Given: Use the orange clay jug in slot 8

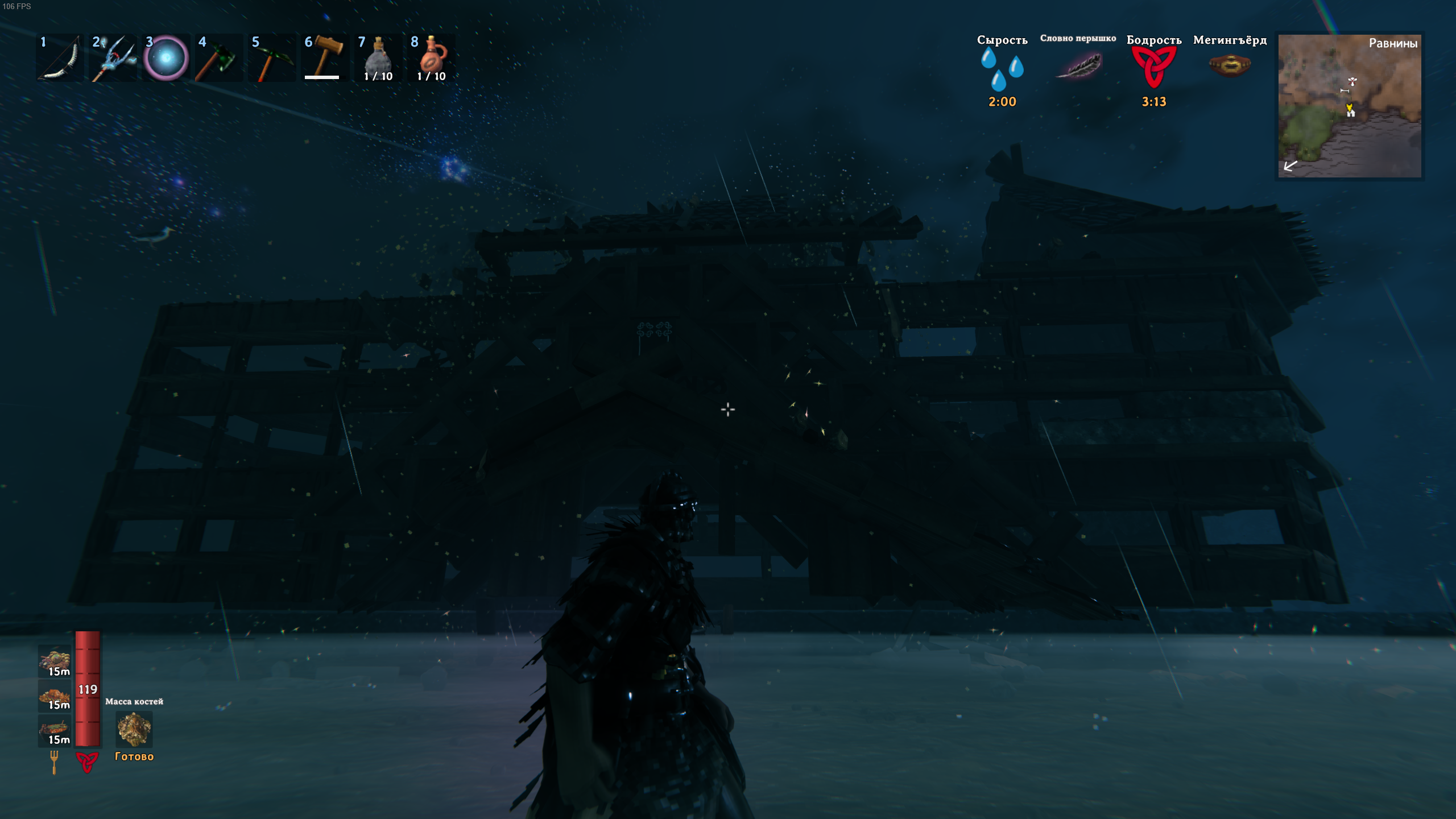Looking at the screenshot, I should tap(432, 59).
